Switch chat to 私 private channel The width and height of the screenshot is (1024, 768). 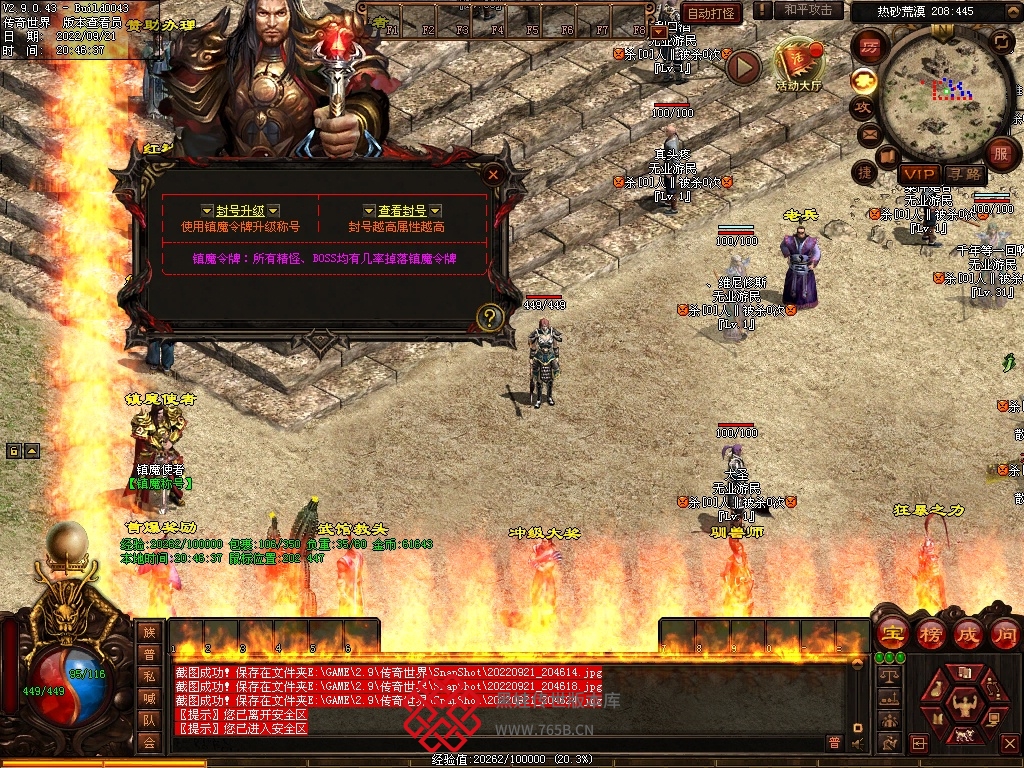click(x=149, y=676)
